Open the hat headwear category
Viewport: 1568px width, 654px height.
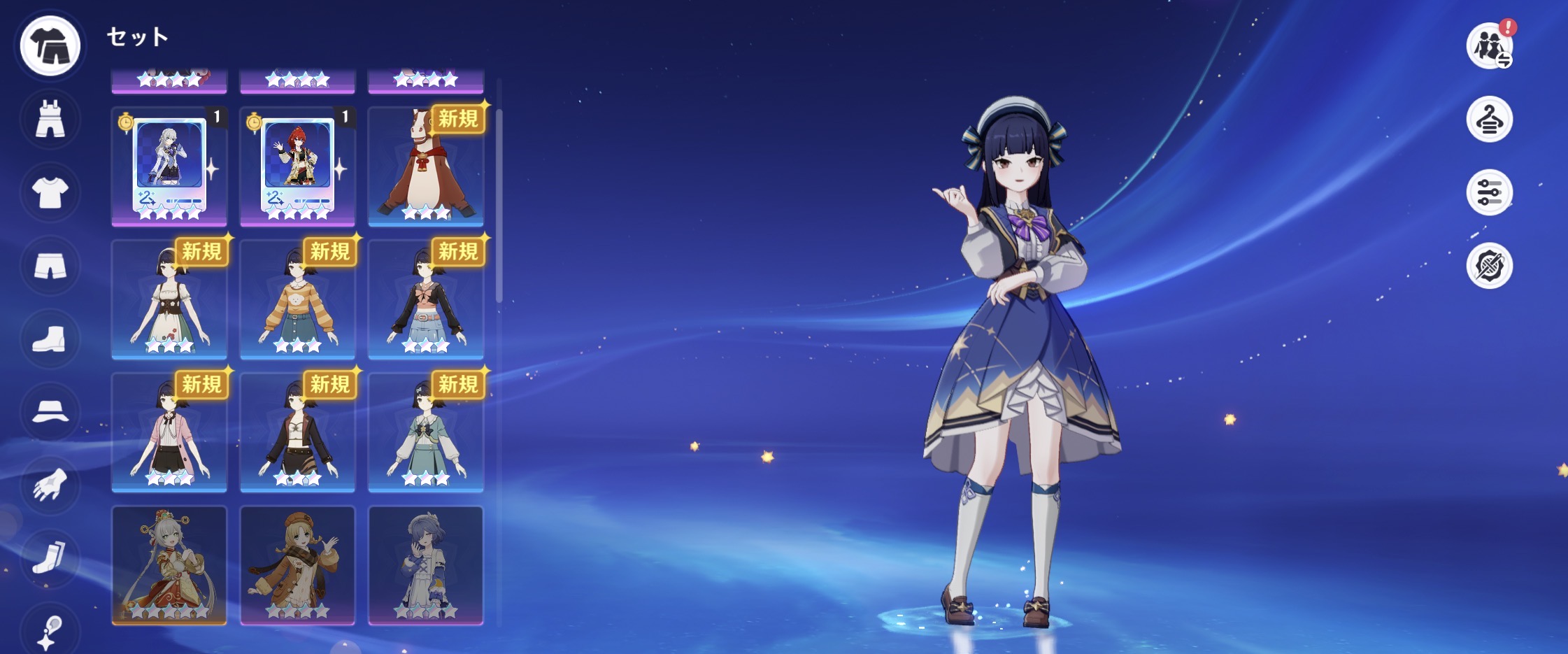point(50,412)
